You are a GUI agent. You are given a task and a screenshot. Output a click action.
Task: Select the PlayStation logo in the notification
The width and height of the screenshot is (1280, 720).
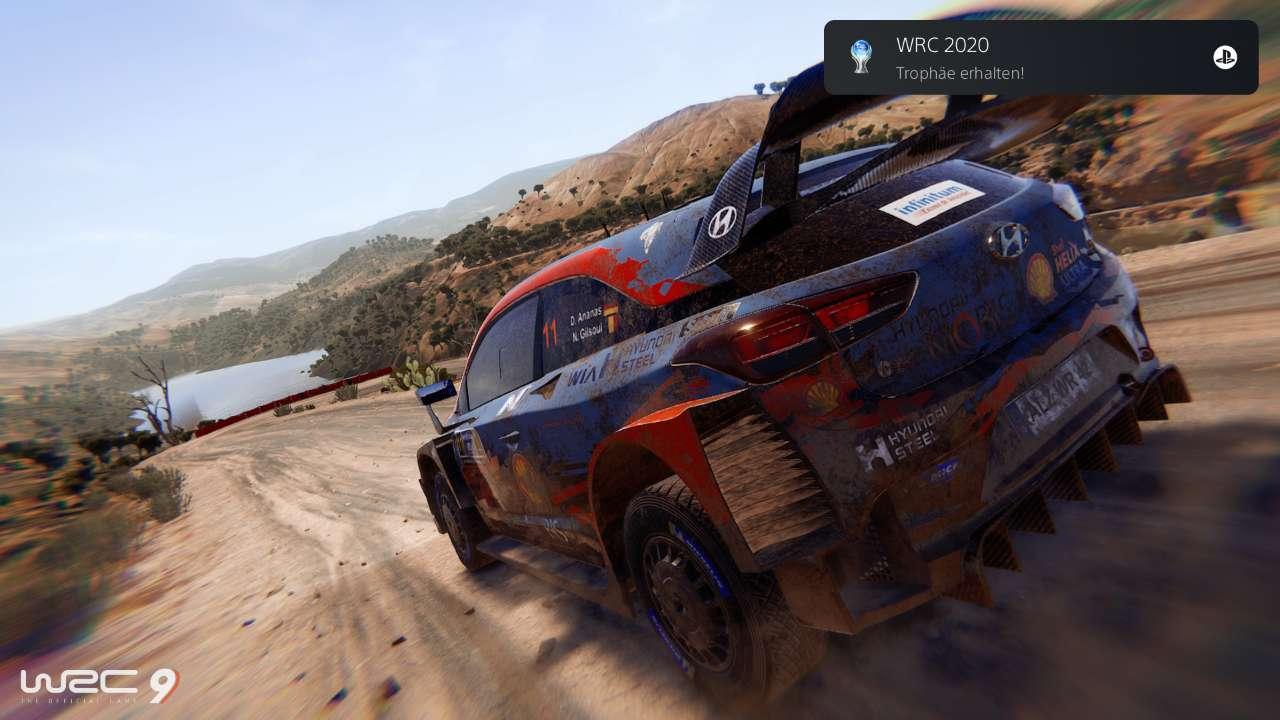coord(1225,58)
